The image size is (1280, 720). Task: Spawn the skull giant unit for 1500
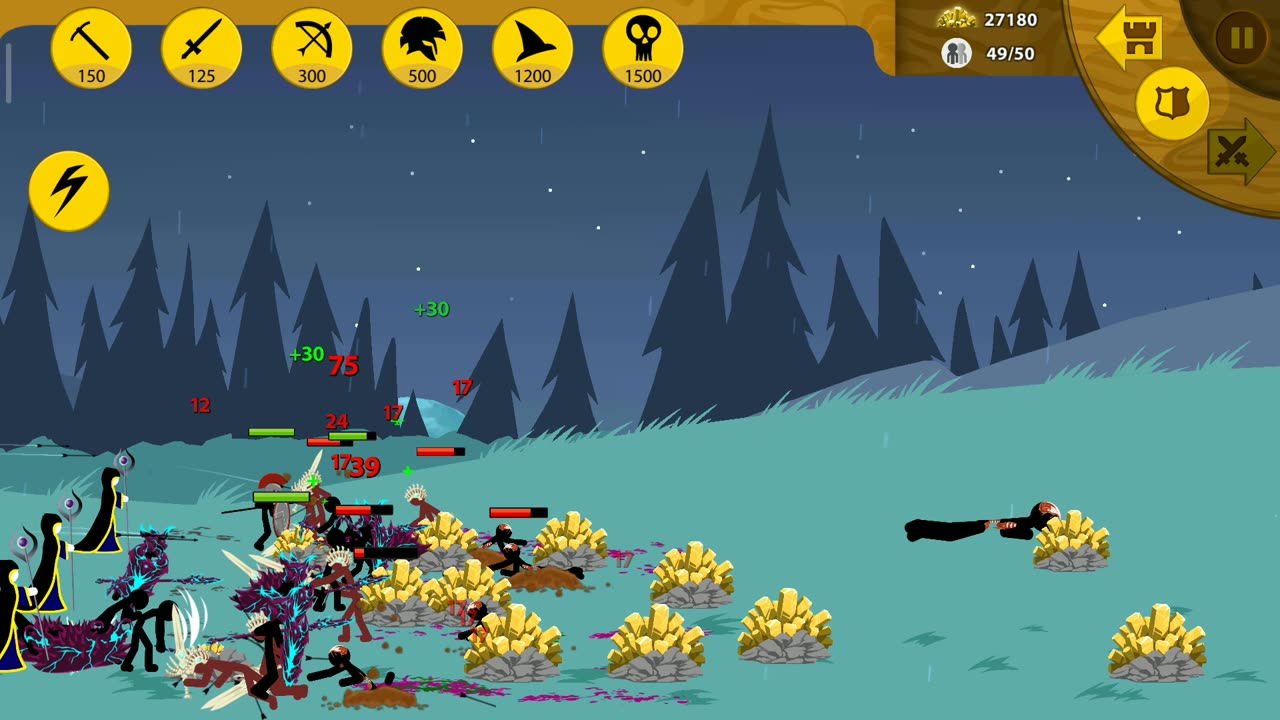(x=643, y=48)
